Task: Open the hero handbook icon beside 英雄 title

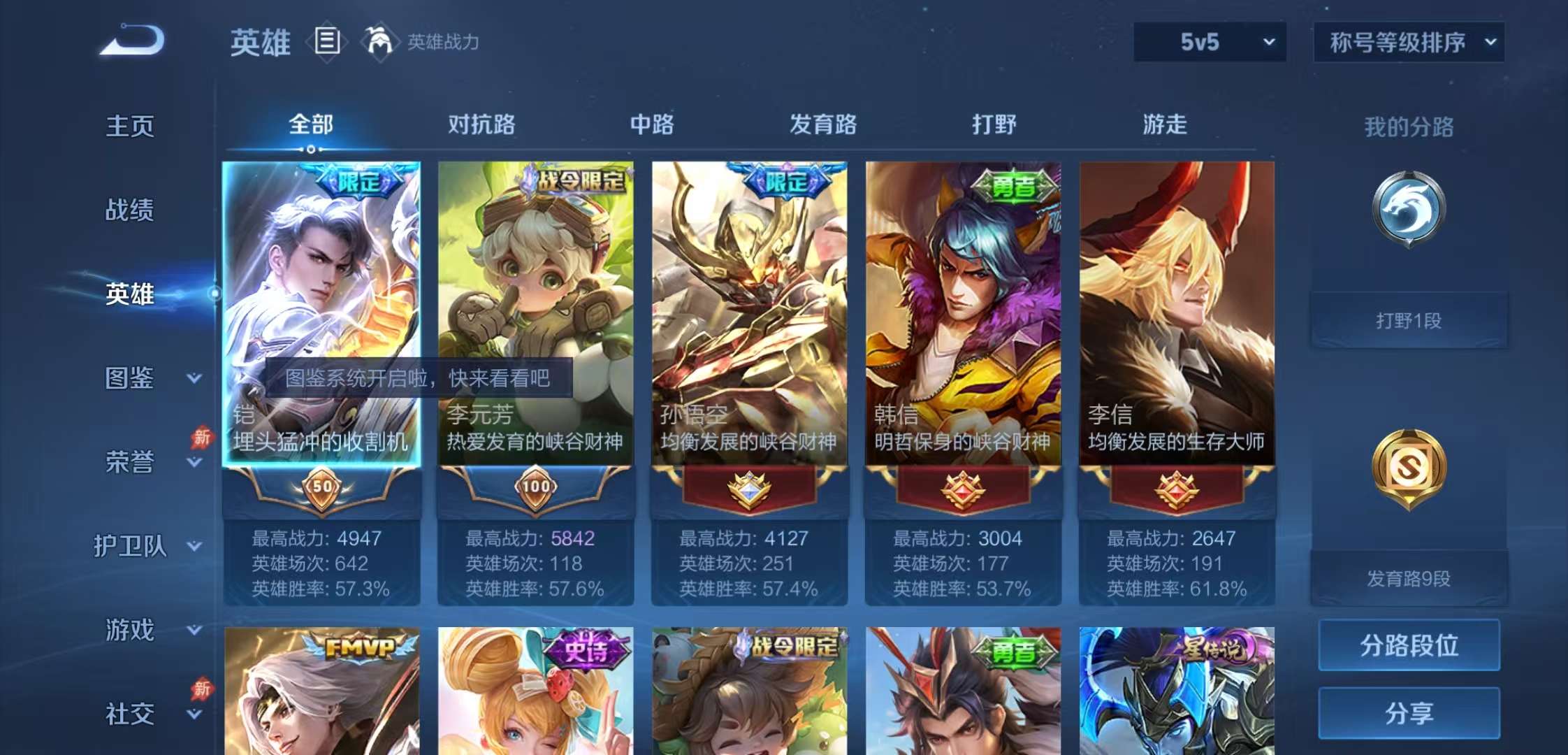Action: pyautogui.click(x=326, y=41)
